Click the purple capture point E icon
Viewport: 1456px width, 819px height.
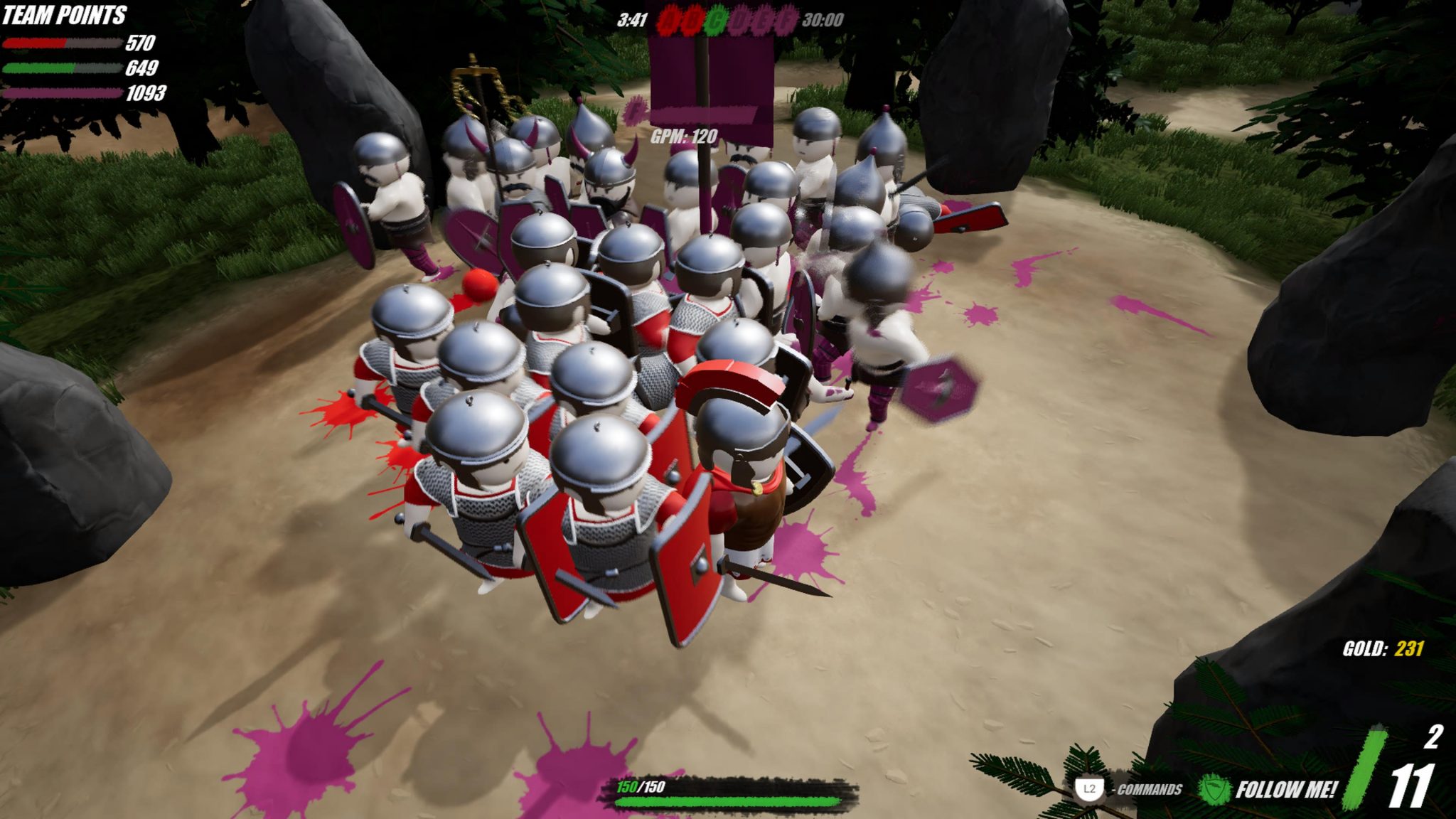click(x=764, y=18)
